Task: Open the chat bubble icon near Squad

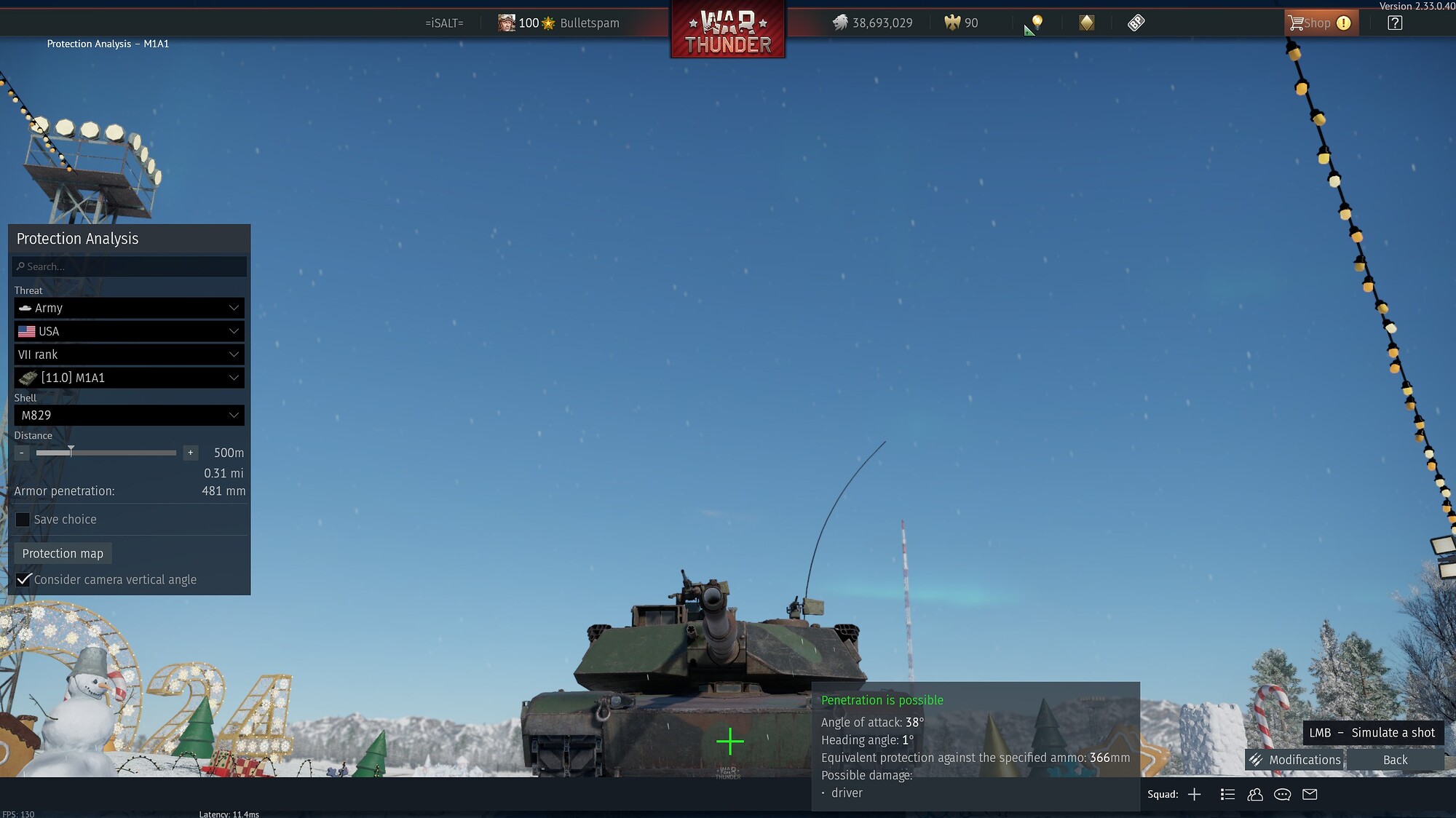Action: click(1282, 795)
